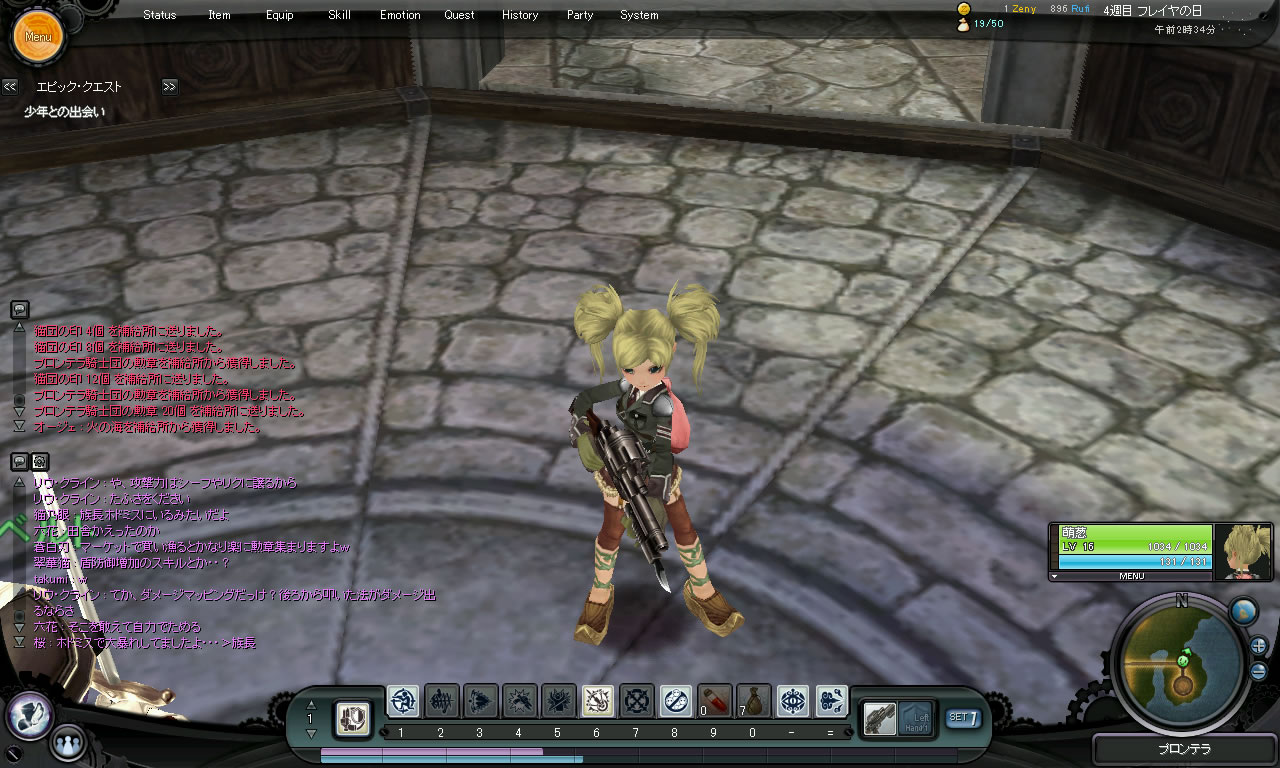This screenshot has width=1280, height=768.
Task: Open the Equip menu
Action: point(280,15)
